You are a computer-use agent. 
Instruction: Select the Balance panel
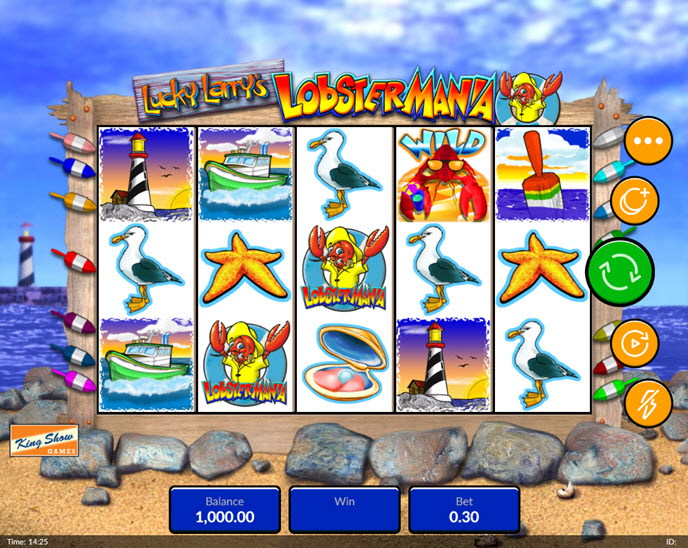pyautogui.click(x=224, y=509)
